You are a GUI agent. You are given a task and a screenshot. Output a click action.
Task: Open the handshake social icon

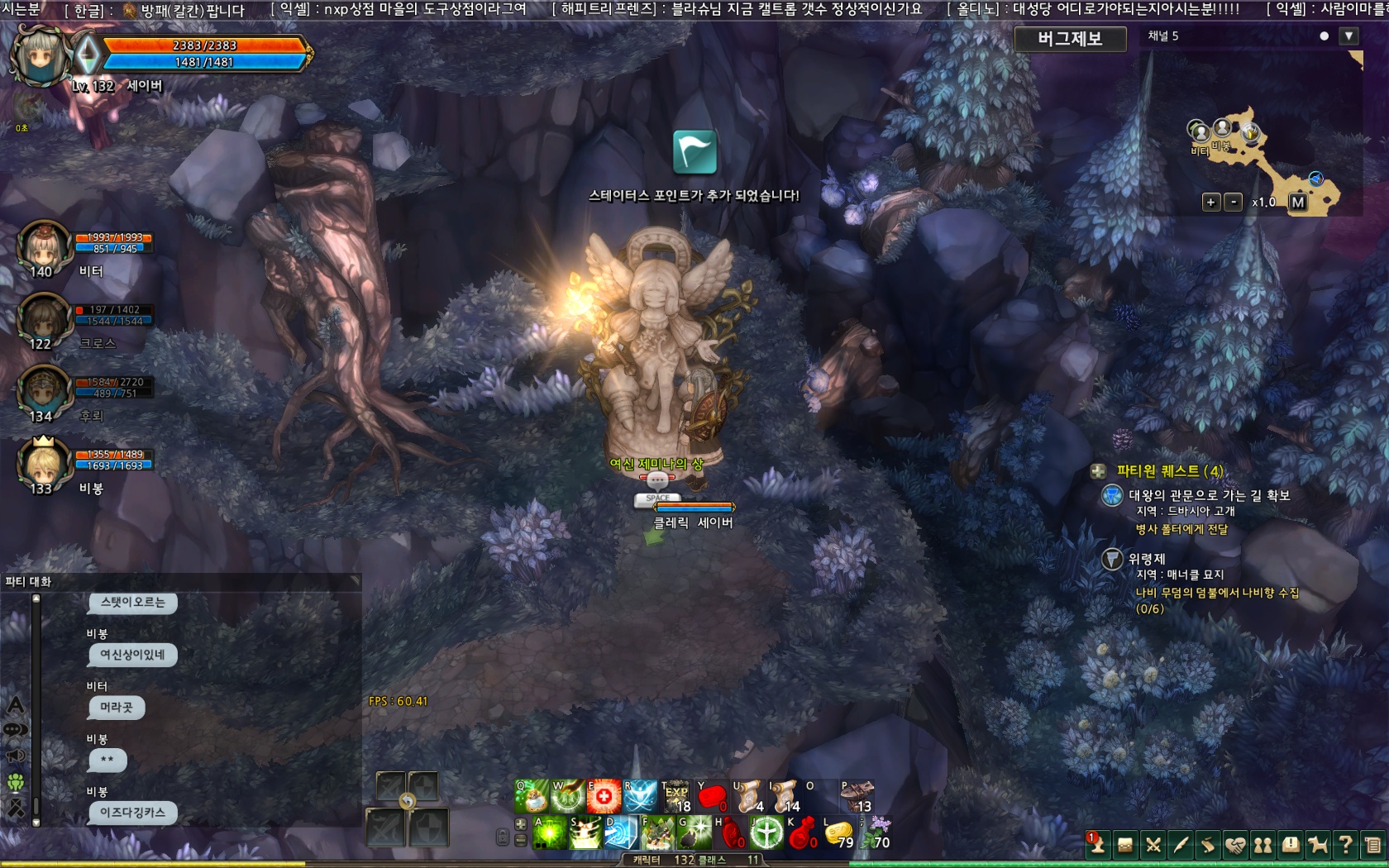(x=1234, y=845)
